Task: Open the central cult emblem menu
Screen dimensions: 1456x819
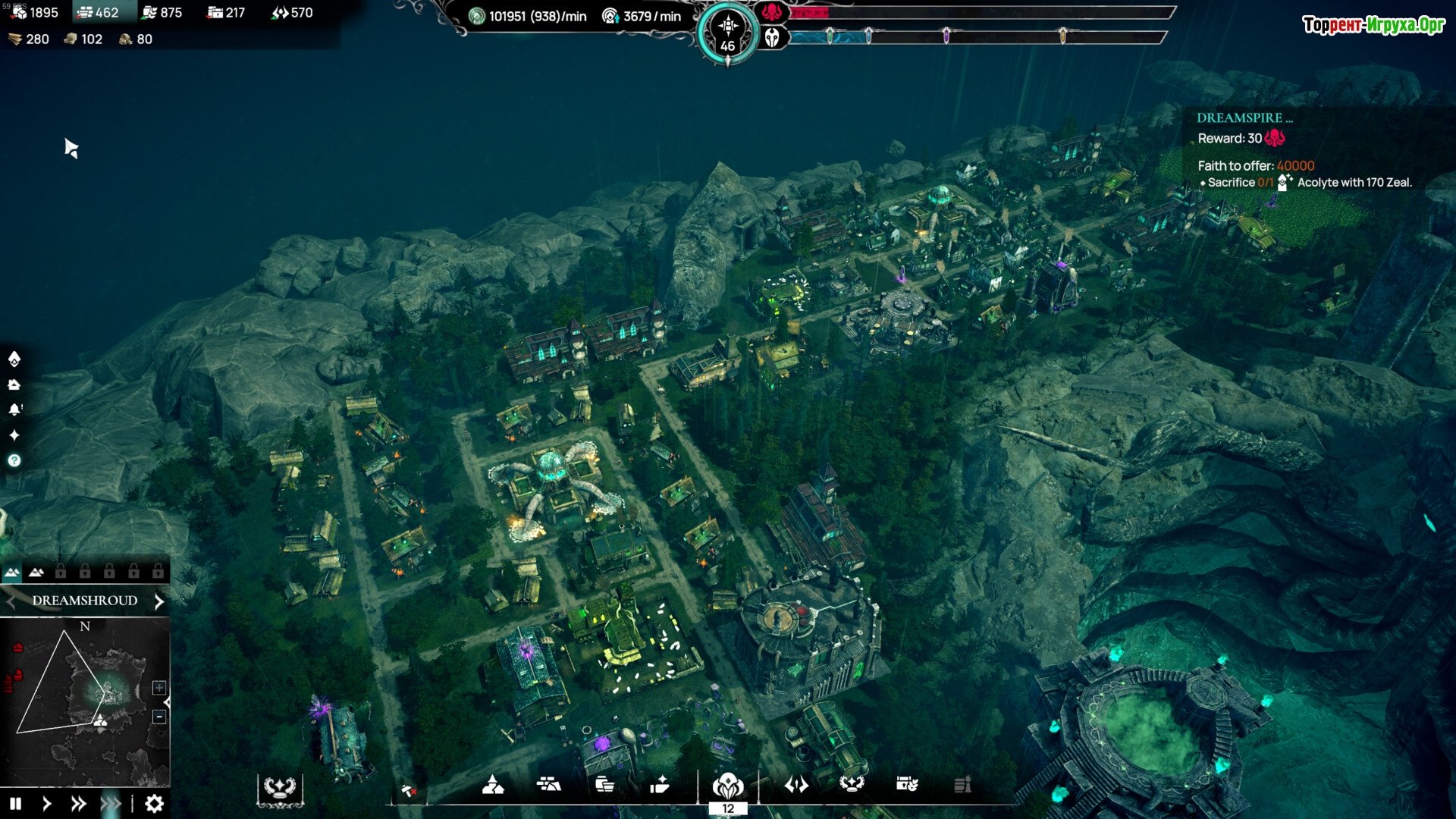Action: pyautogui.click(x=728, y=785)
